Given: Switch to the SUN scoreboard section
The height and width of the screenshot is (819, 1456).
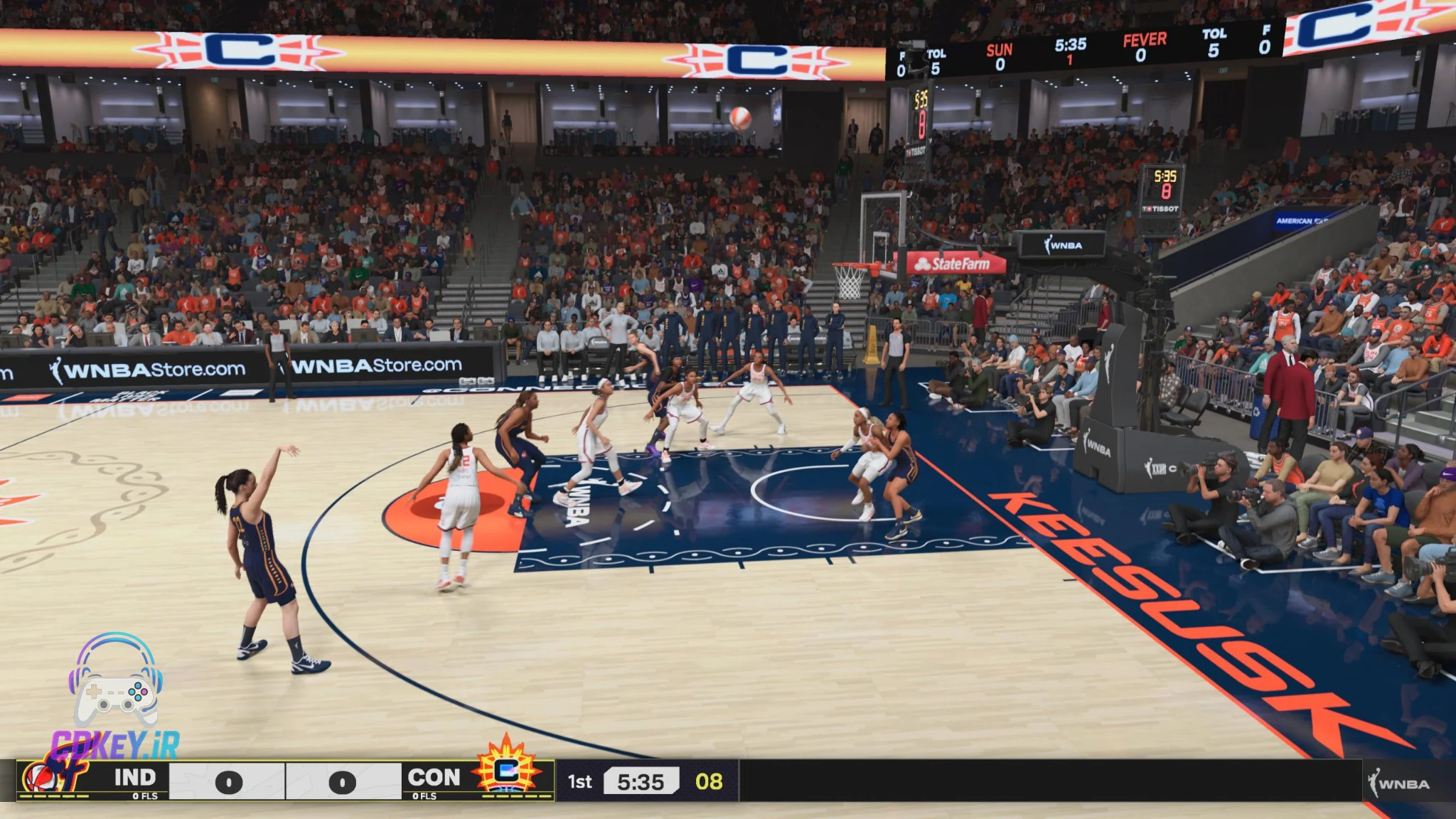Looking at the screenshot, I should 999,53.
